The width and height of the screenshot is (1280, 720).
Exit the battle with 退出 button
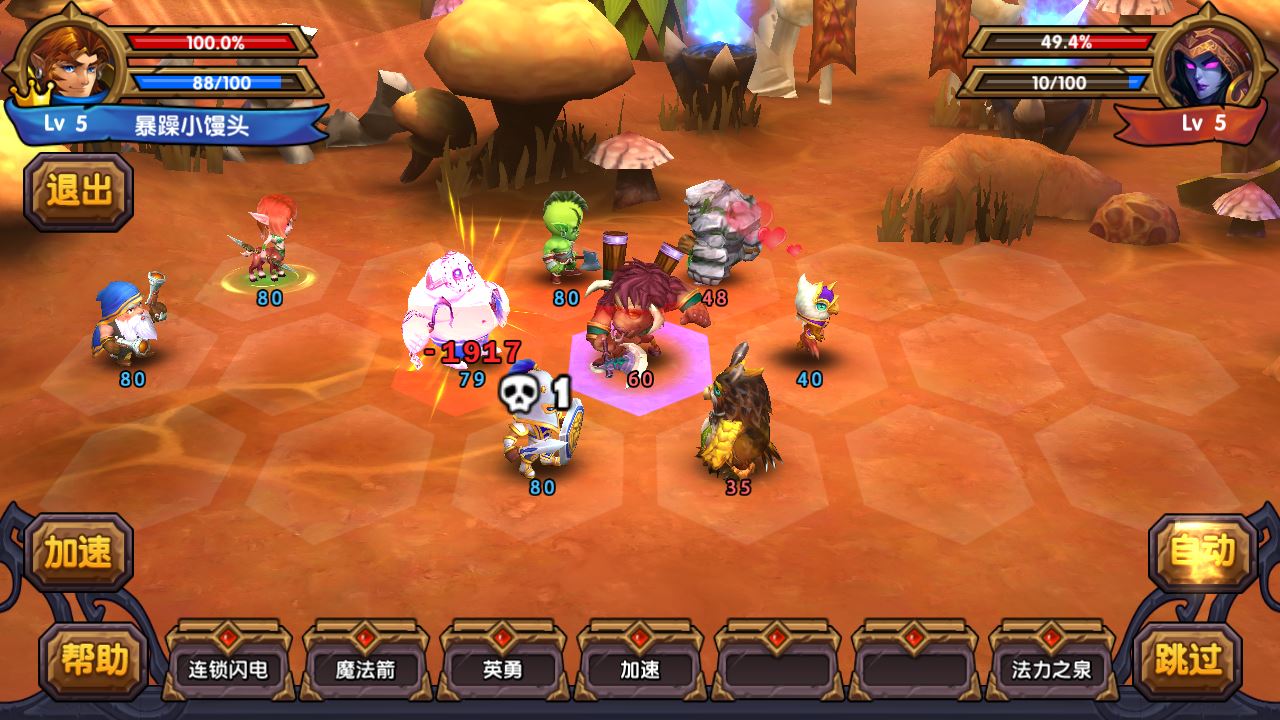79,191
